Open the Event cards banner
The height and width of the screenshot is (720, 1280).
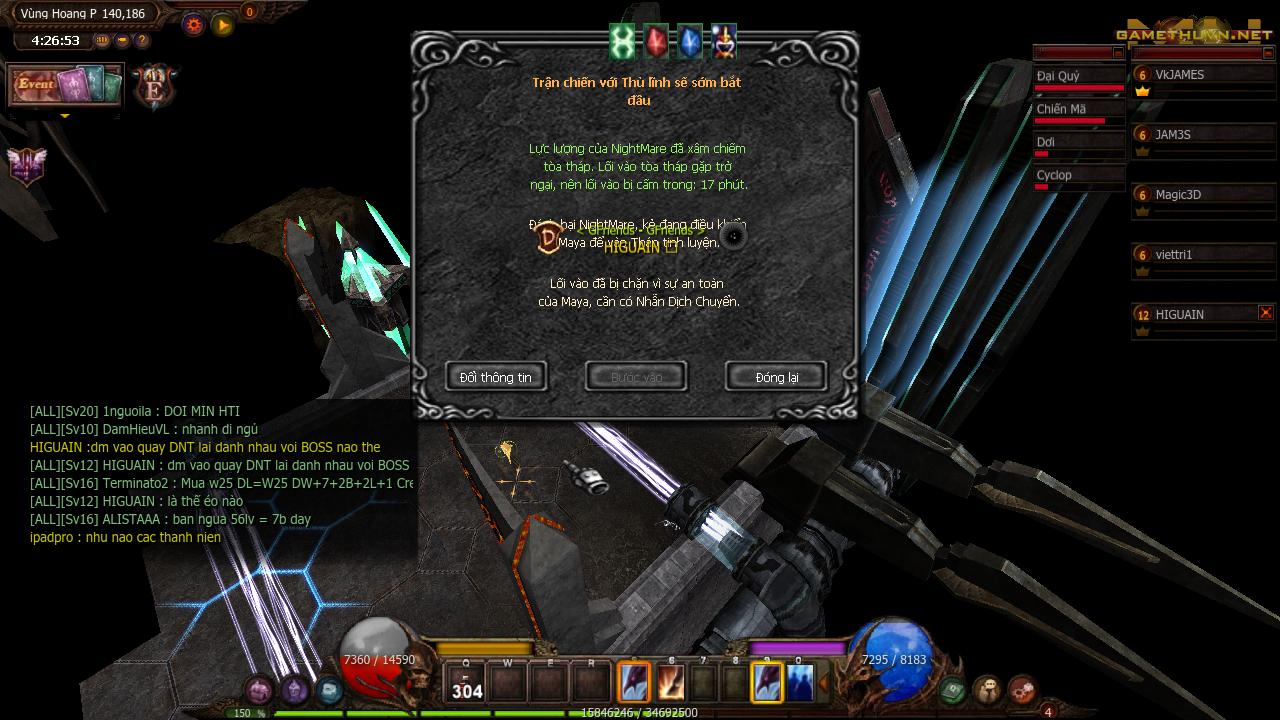tap(66, 86)
